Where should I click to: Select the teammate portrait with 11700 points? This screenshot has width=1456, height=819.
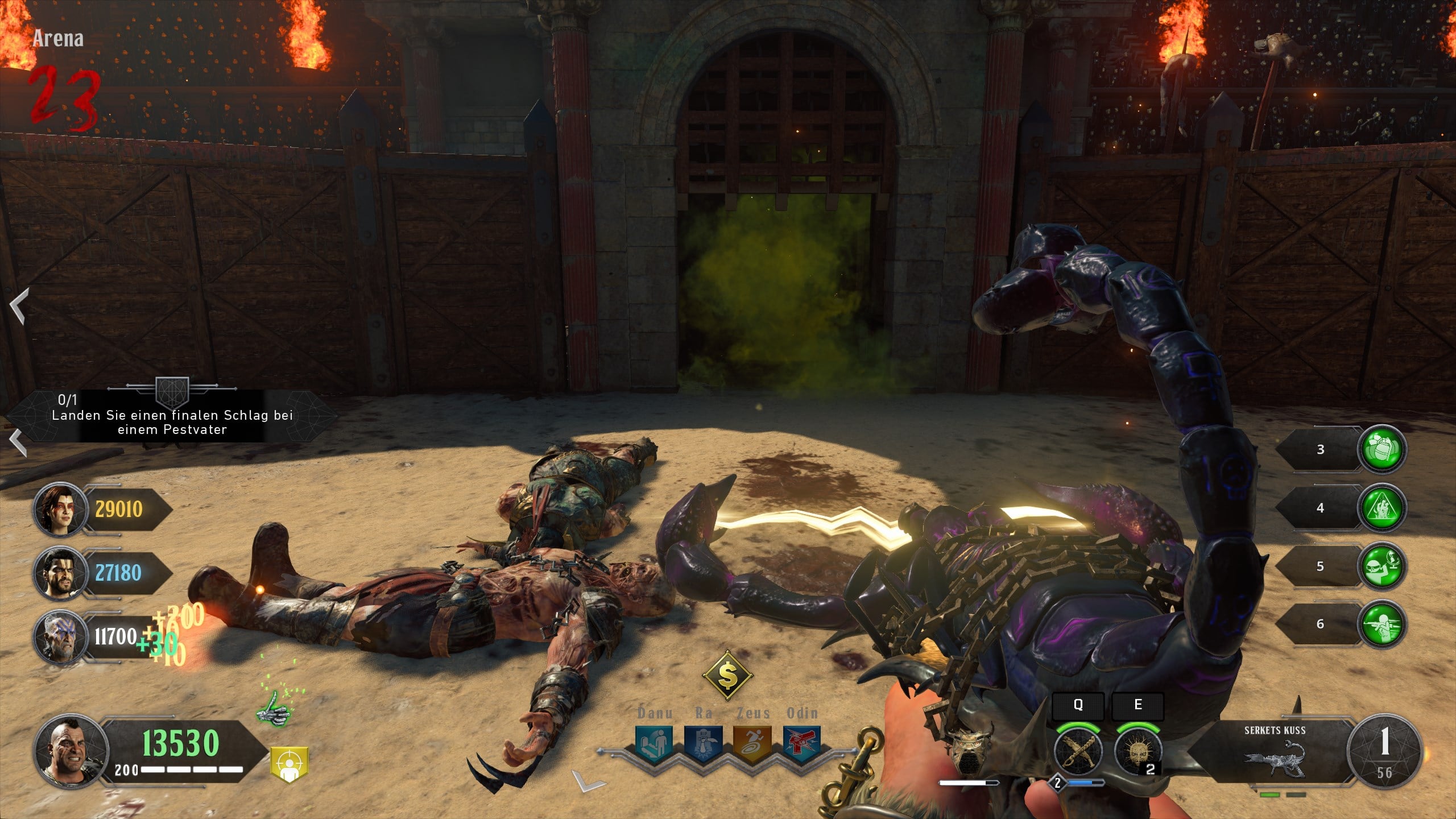[x=59, y=636]
